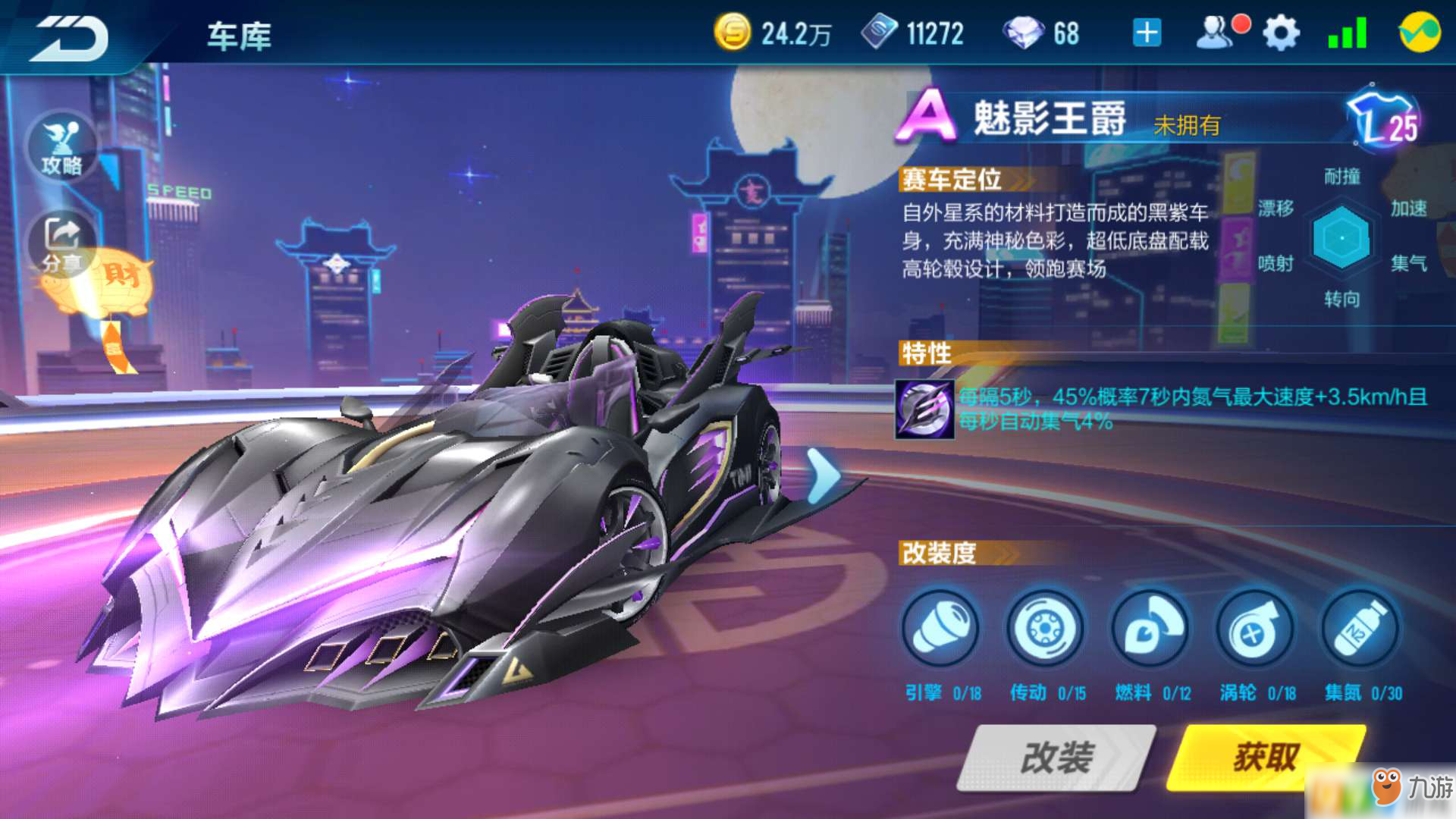This screenshot has width=1456, height=819.
Task: Open the 攻略 strategy guide
Action: pyautogui.click(x=62, y=148)
